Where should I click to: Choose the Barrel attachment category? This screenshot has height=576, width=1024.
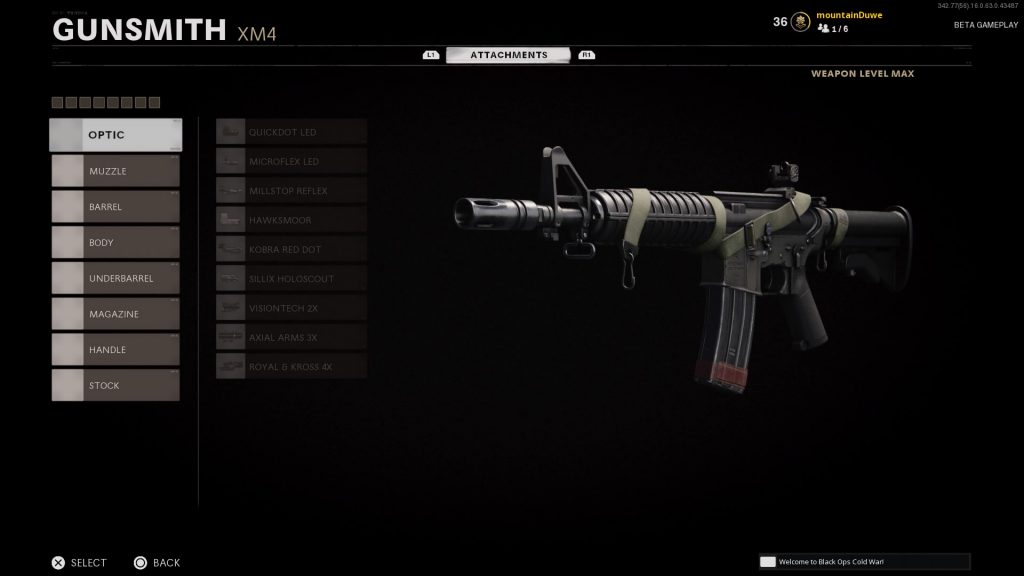116,207
